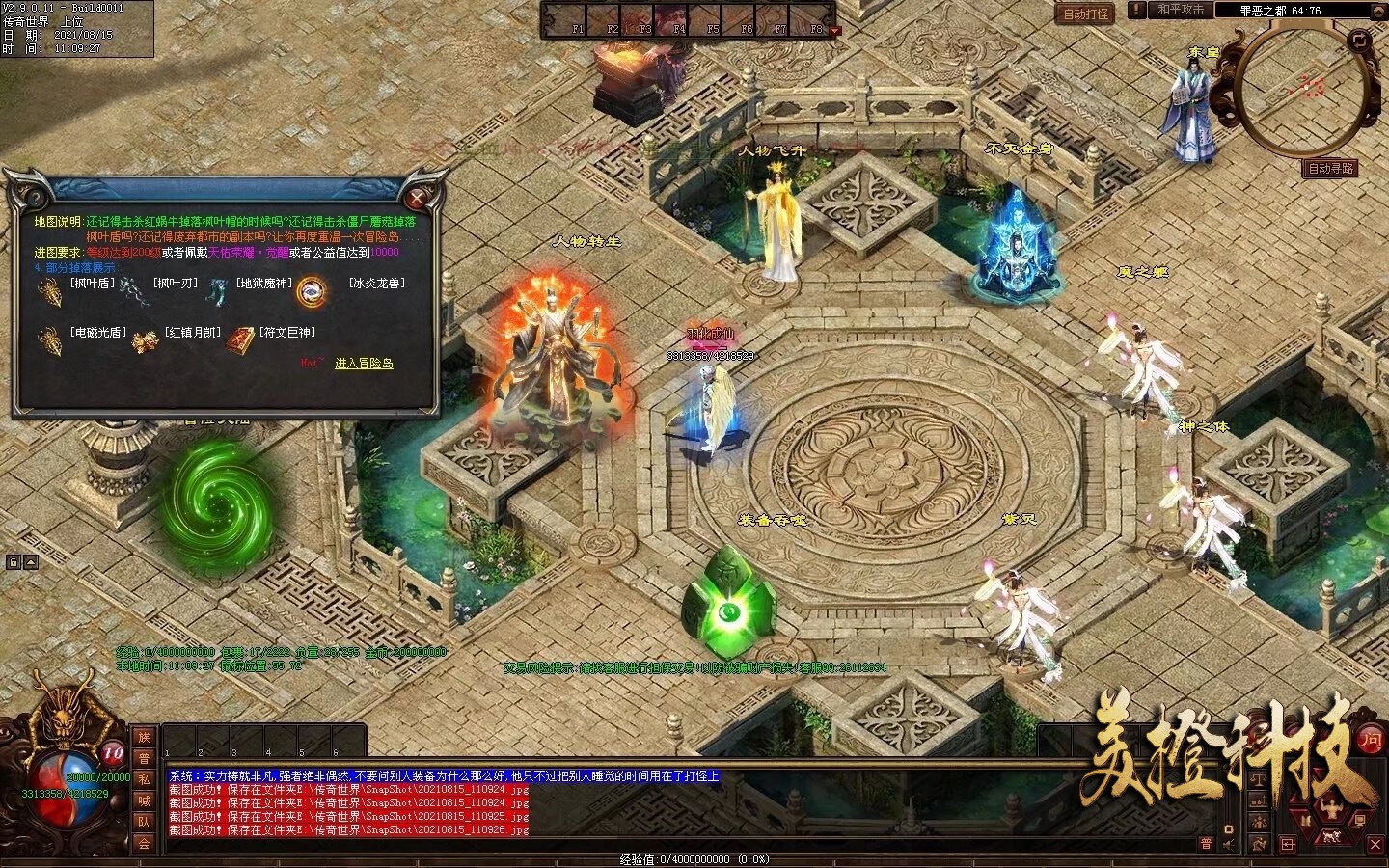Select the 队 team chat channel

click(144, 823)
